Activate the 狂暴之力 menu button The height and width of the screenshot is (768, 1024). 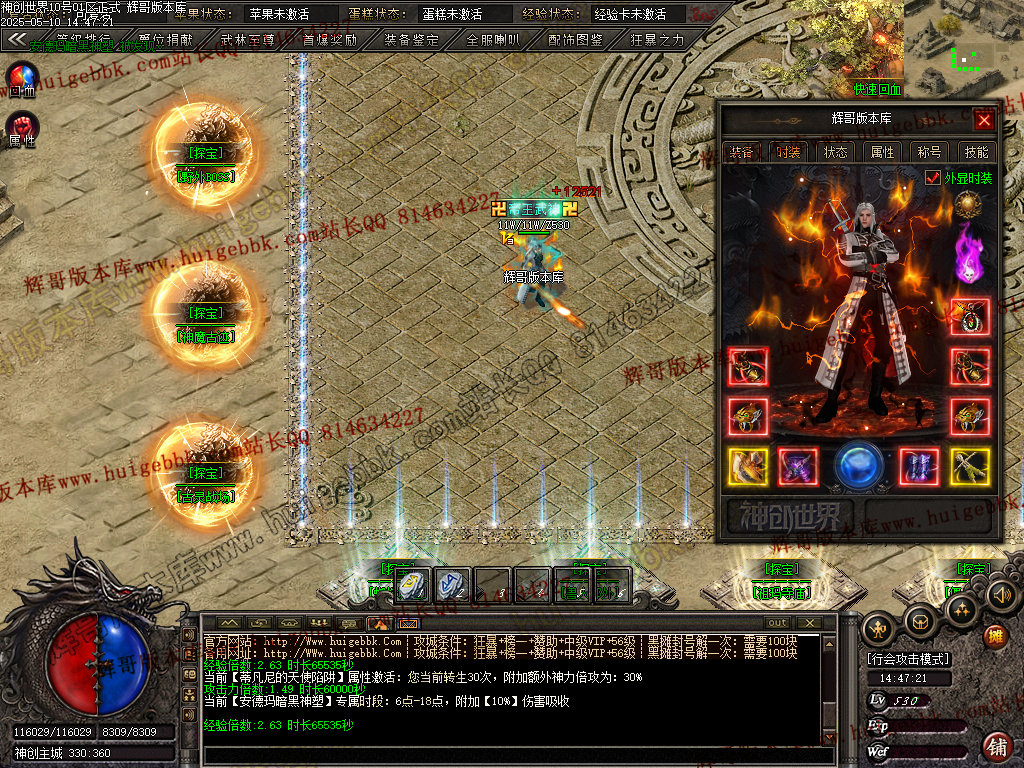[657, 40]
